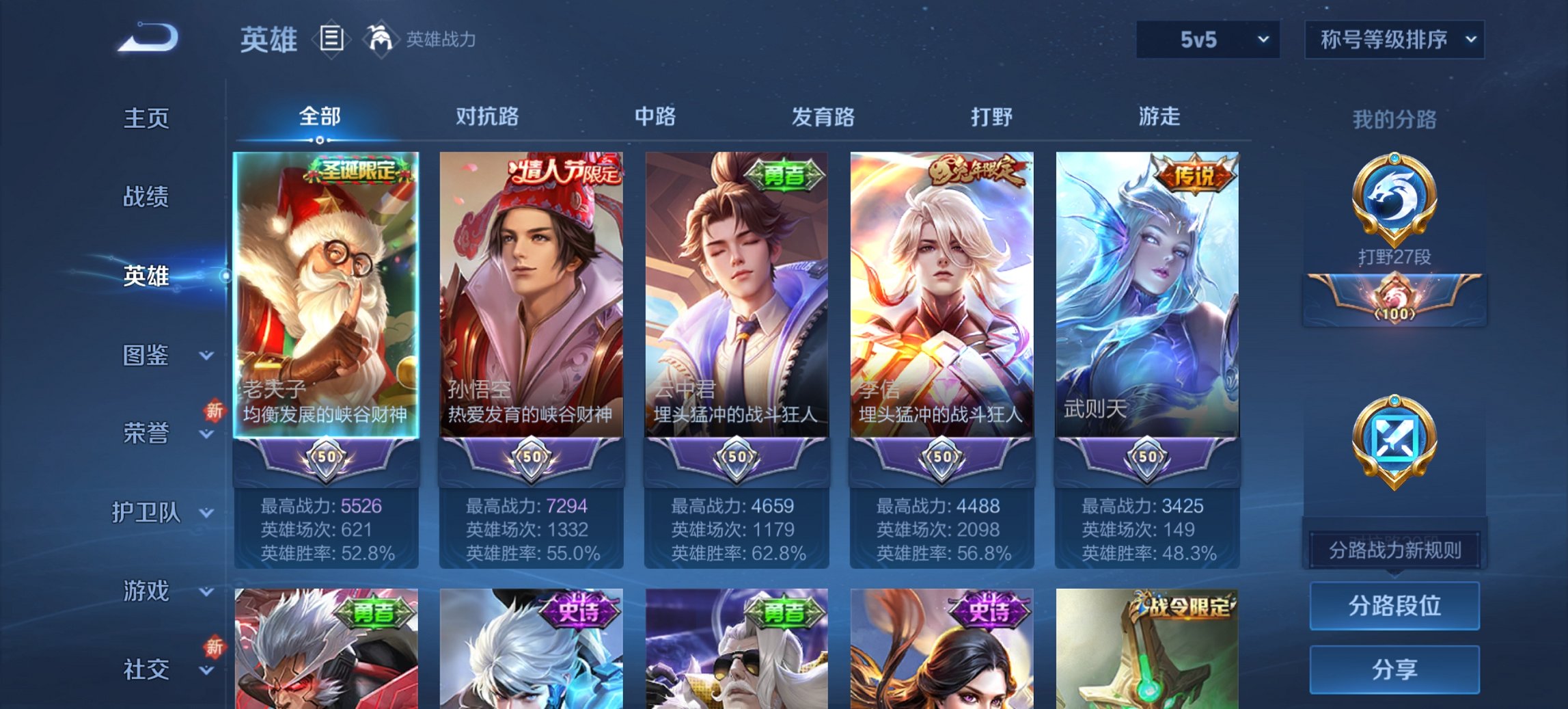Screen dimensions: 1568x709
Task: Open the 武则天 hero card
Action: pyautogui.click(x=1146, y=294)
